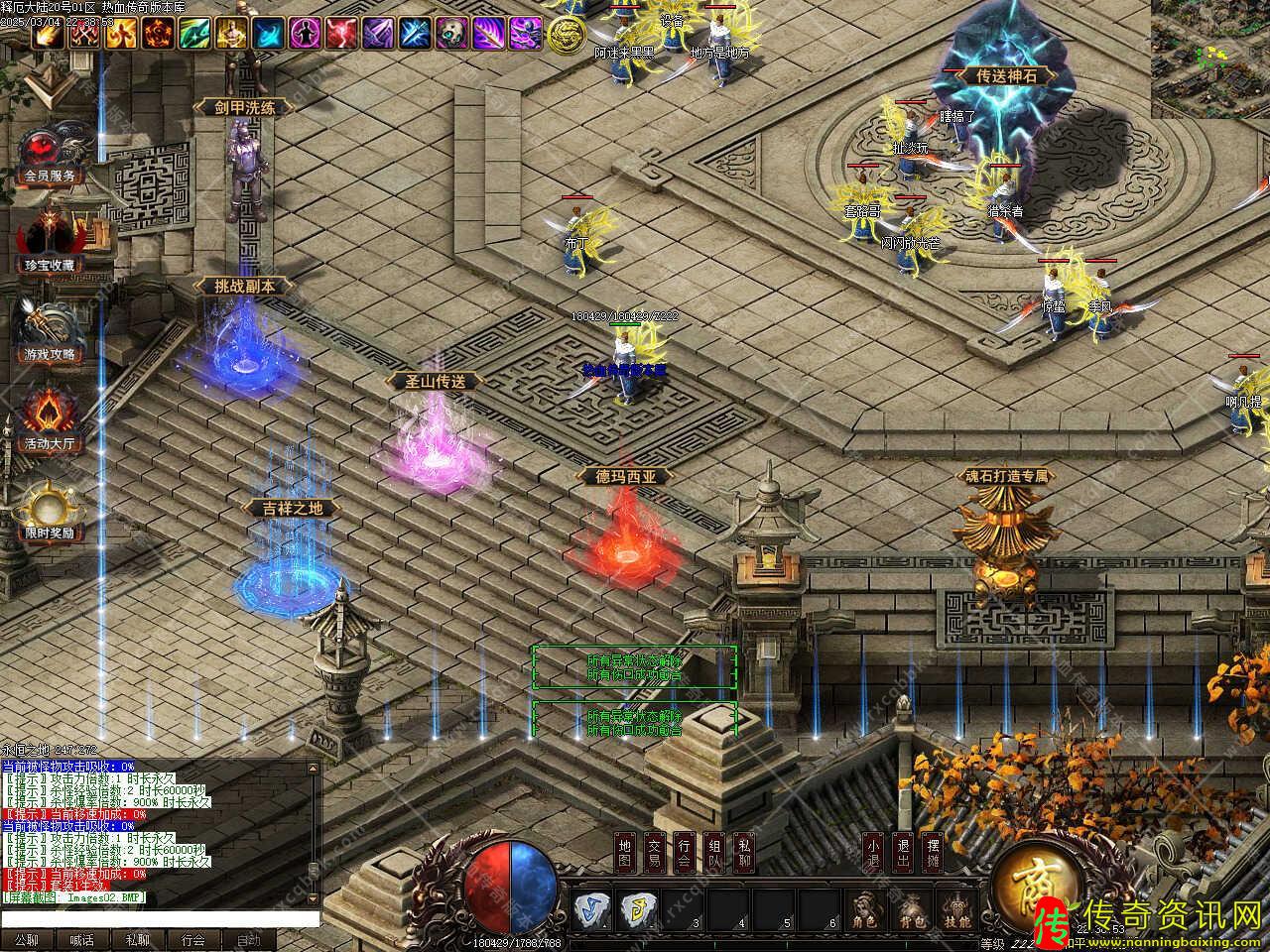Screen dimensions: 1270x952
Task: Open the 交易 trade button
Action: [654, 853]
